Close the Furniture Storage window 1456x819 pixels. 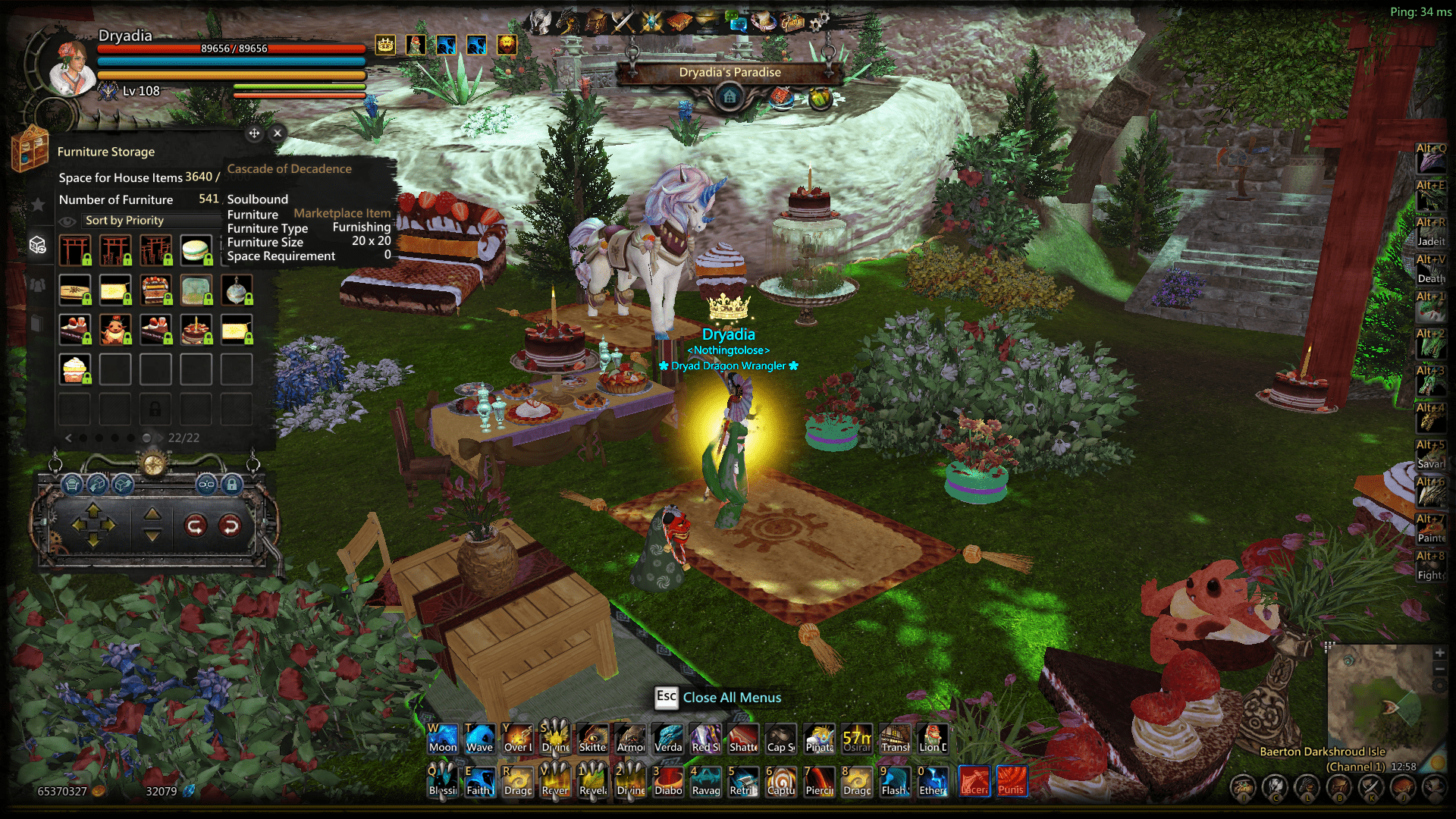[x=278, y=133]
